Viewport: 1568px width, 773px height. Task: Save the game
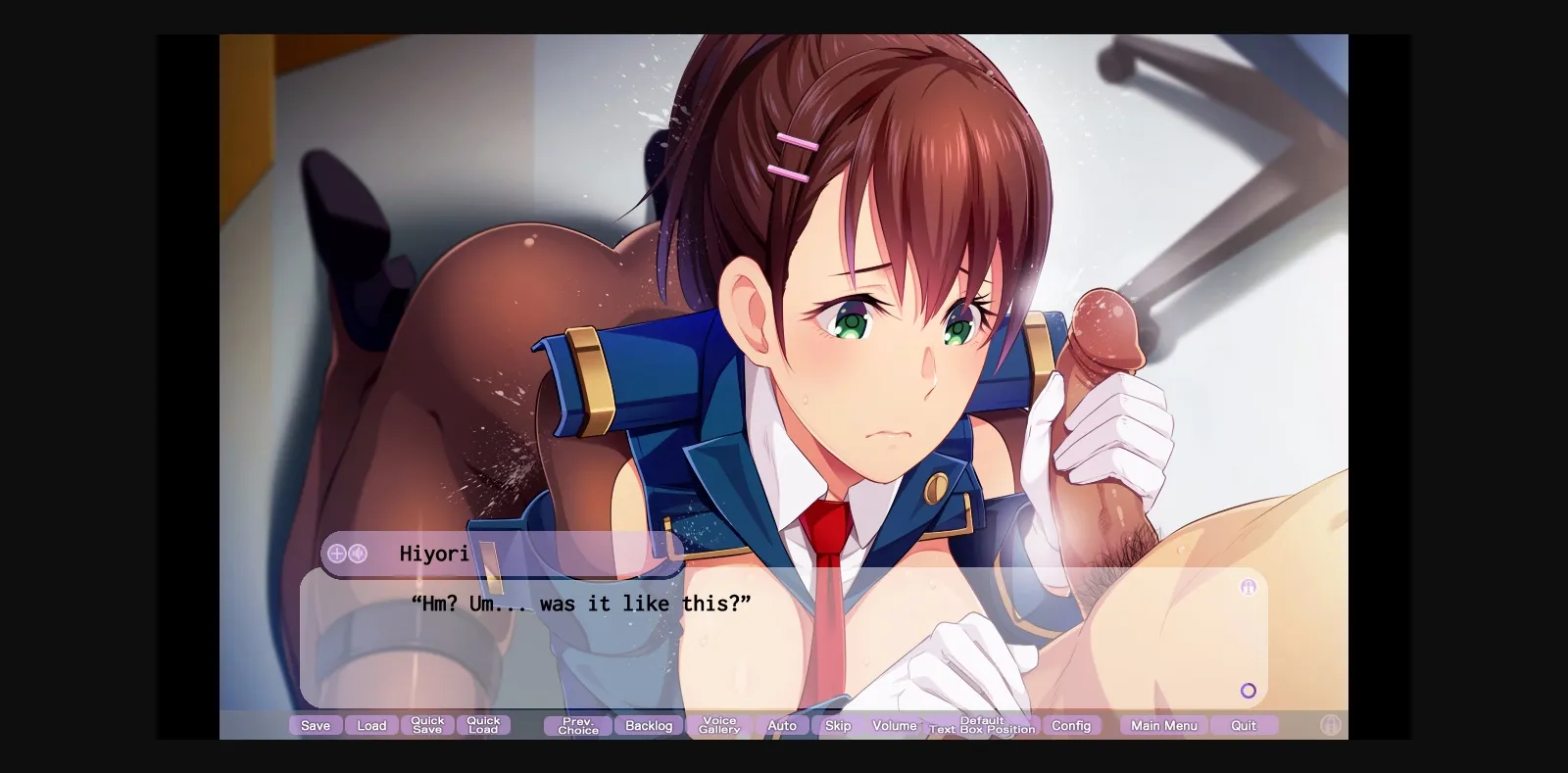tap(316, 725)
